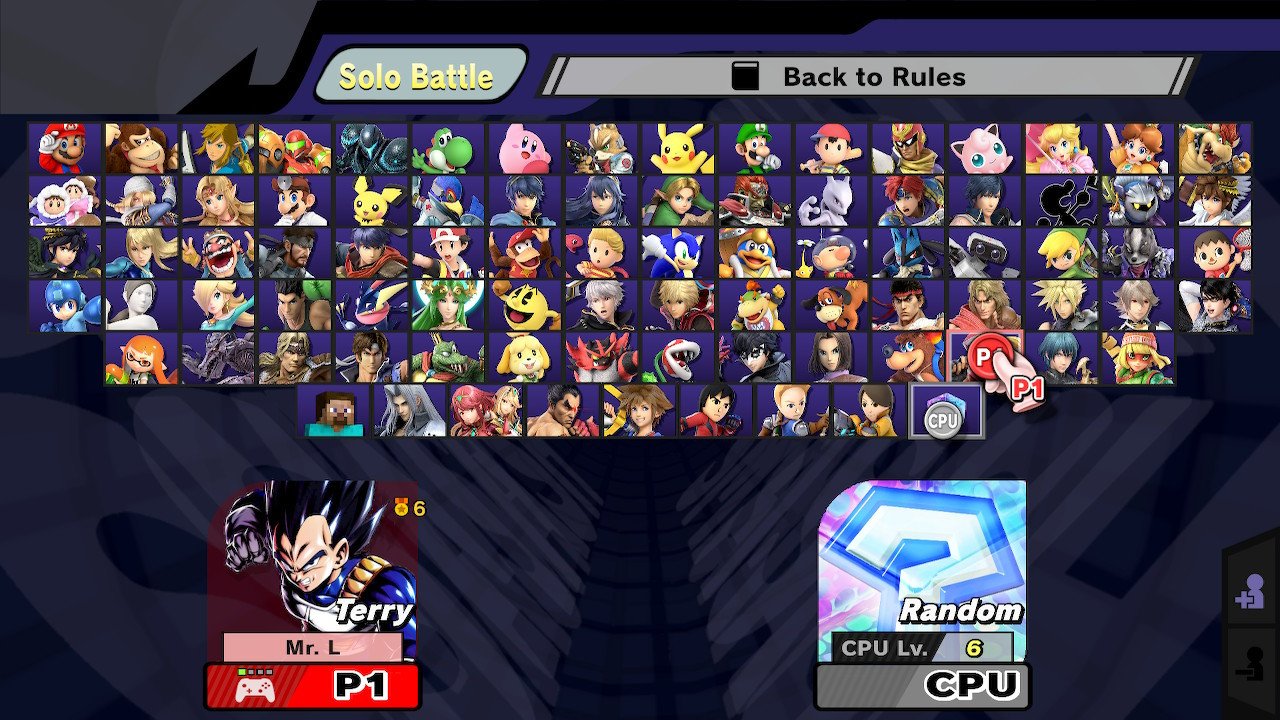The height and width of the screenshot is (720, 1280).
Task: Pick Kirby's fighter icon
Action: click(x=523, y=146)
